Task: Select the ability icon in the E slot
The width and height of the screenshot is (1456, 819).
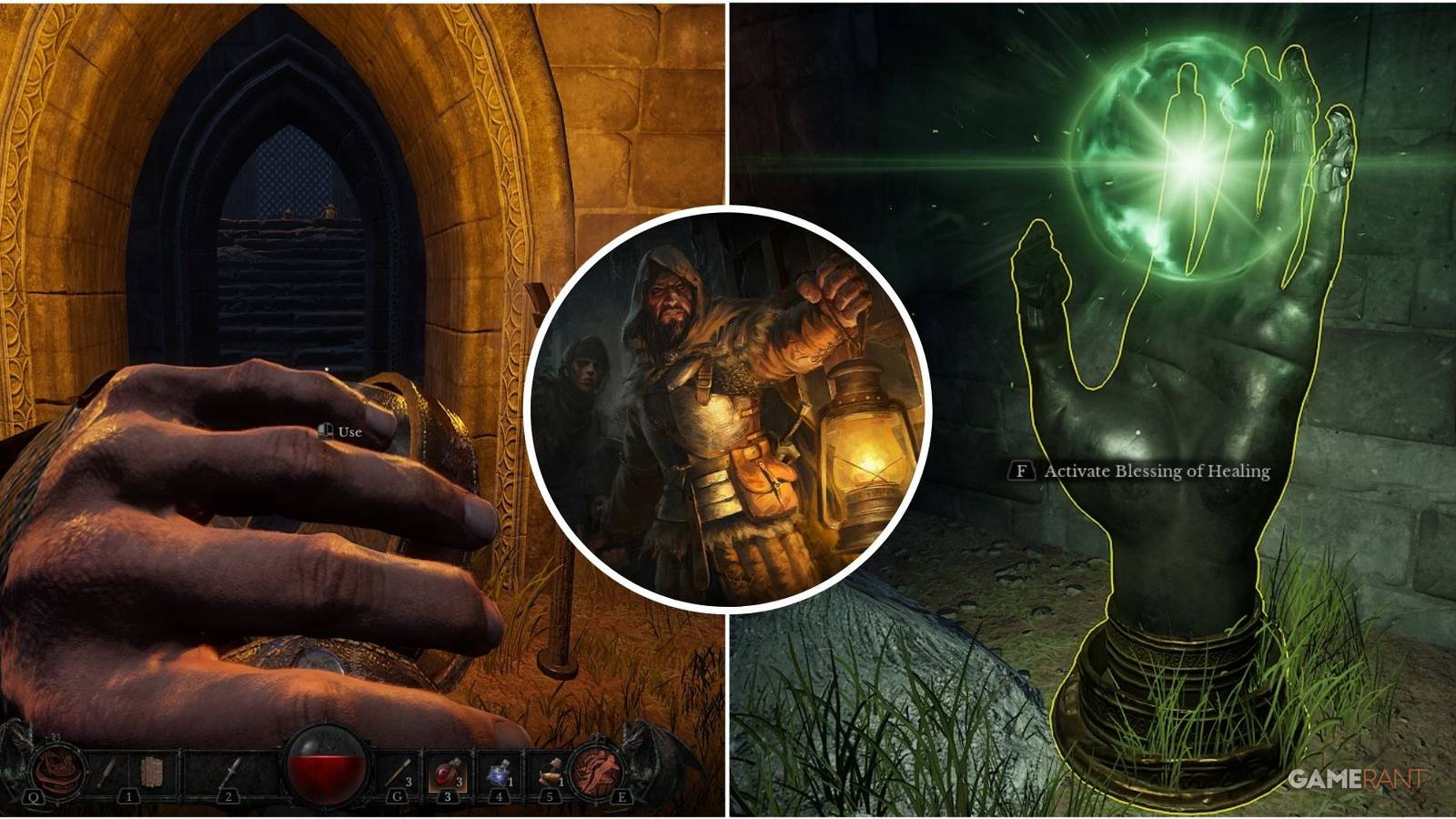Action: [x=596, y=771]
